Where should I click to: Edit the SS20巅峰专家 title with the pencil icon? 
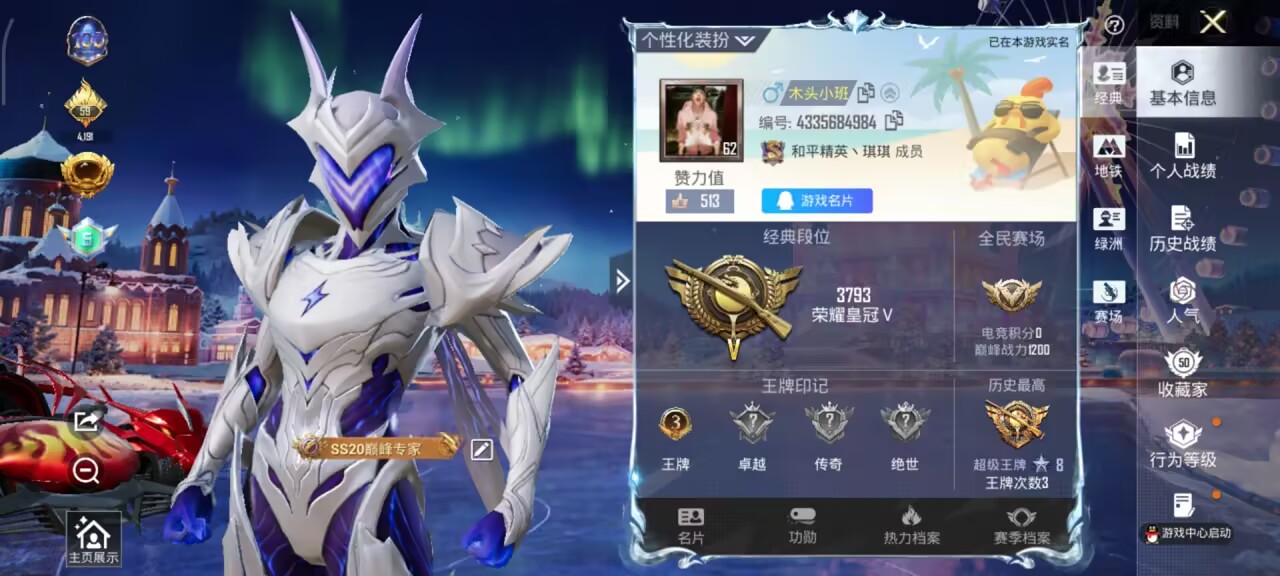click(482, 449)
